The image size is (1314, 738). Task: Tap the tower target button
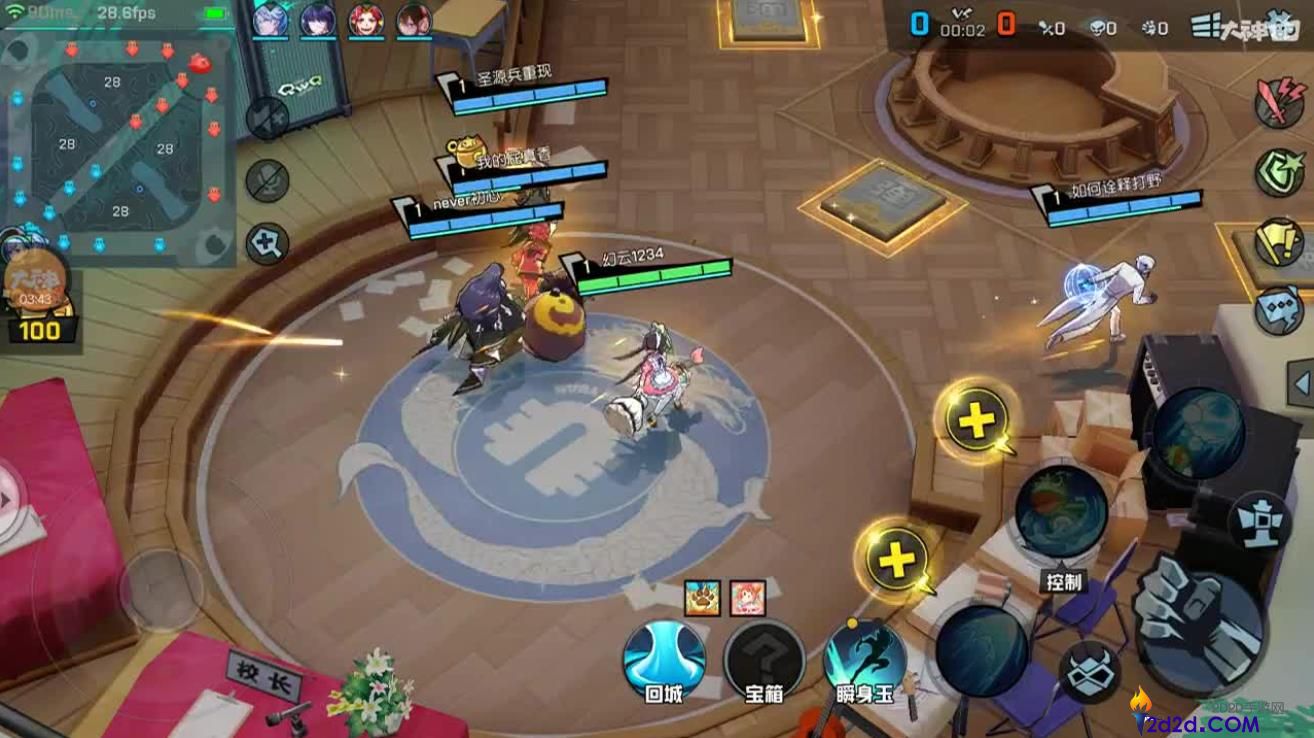coord(1259,519)
